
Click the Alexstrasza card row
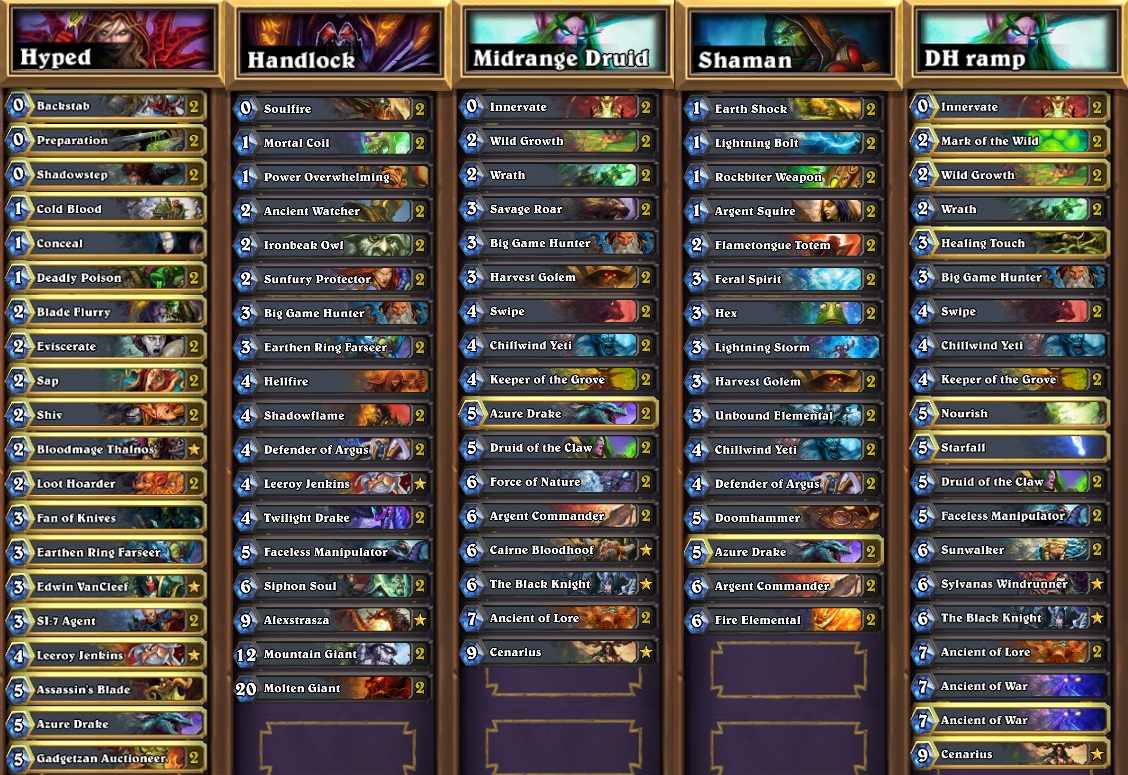point(332,620)
